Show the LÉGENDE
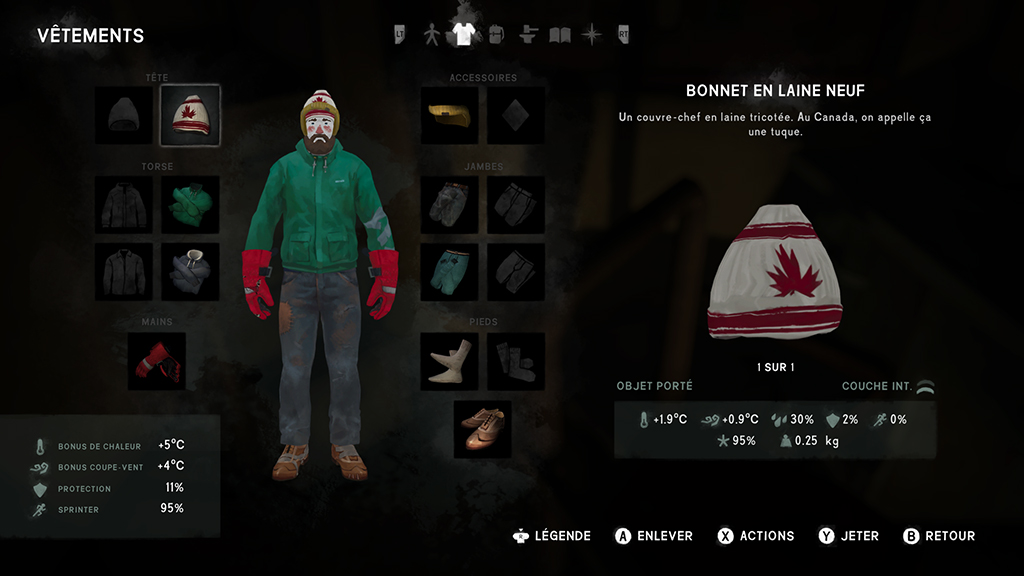Viewport: 1024px width, 576px height. pos(551,536)
